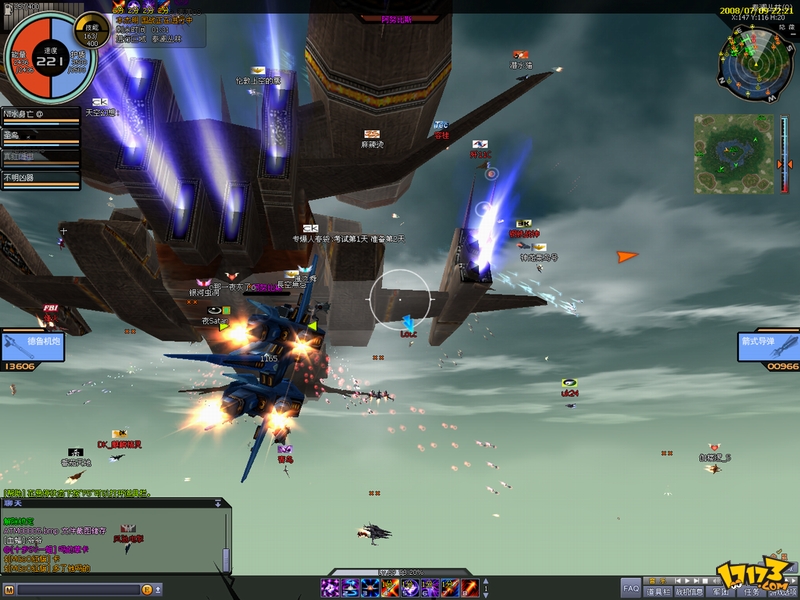Screen dimensions: 800x600
Task: Open the 任务 mission panel
Action: pos(750,590)
